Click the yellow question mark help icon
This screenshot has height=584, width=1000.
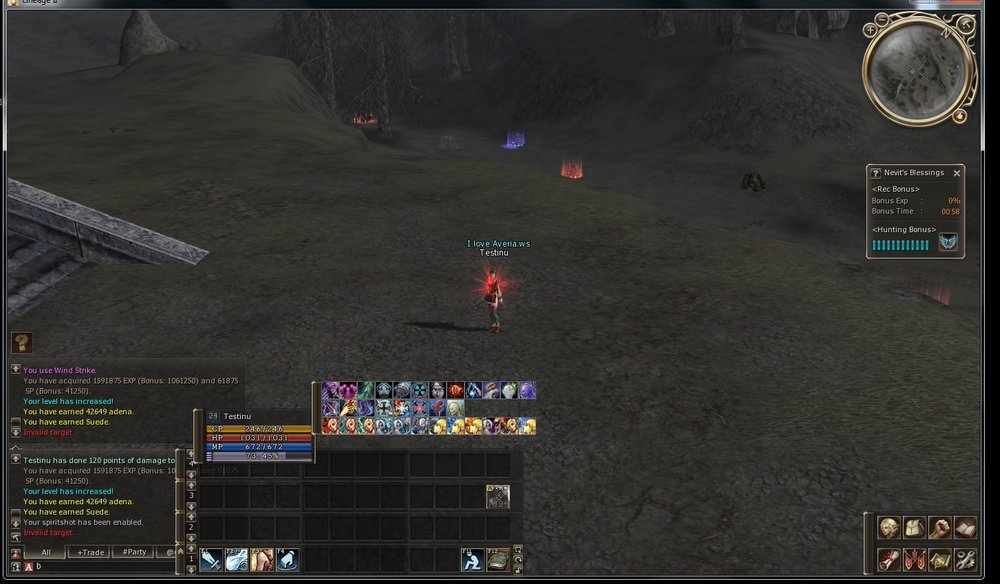click(21, 343)
